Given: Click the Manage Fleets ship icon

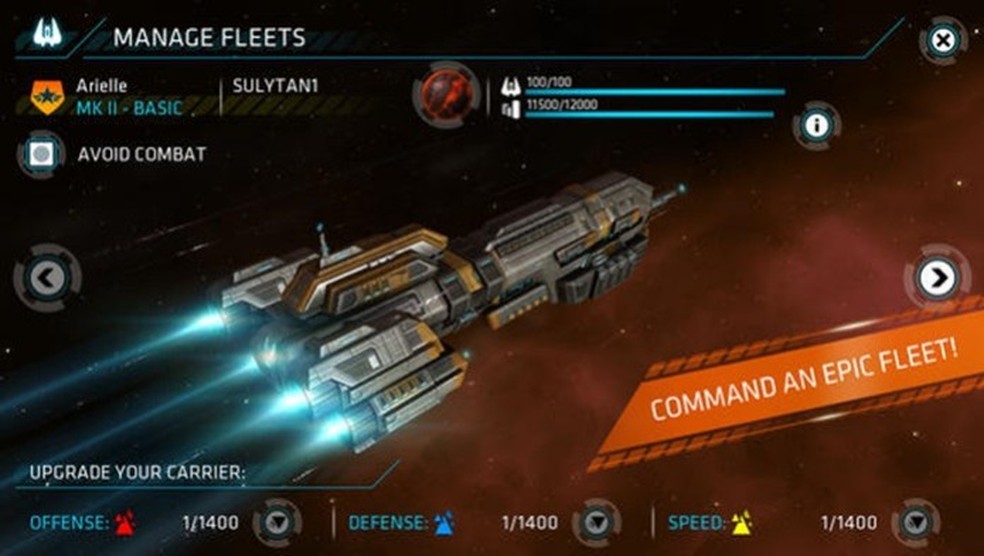Looking at the screenshot, I should pos(47,35).
